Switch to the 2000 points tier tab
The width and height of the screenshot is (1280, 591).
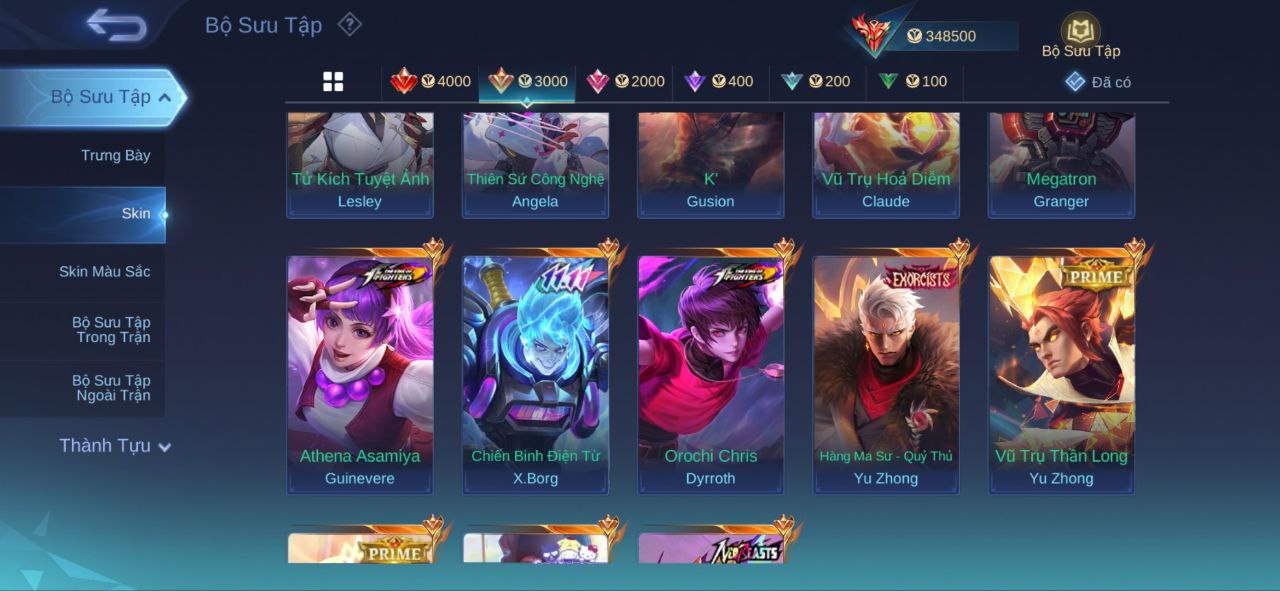pos(626,81)
